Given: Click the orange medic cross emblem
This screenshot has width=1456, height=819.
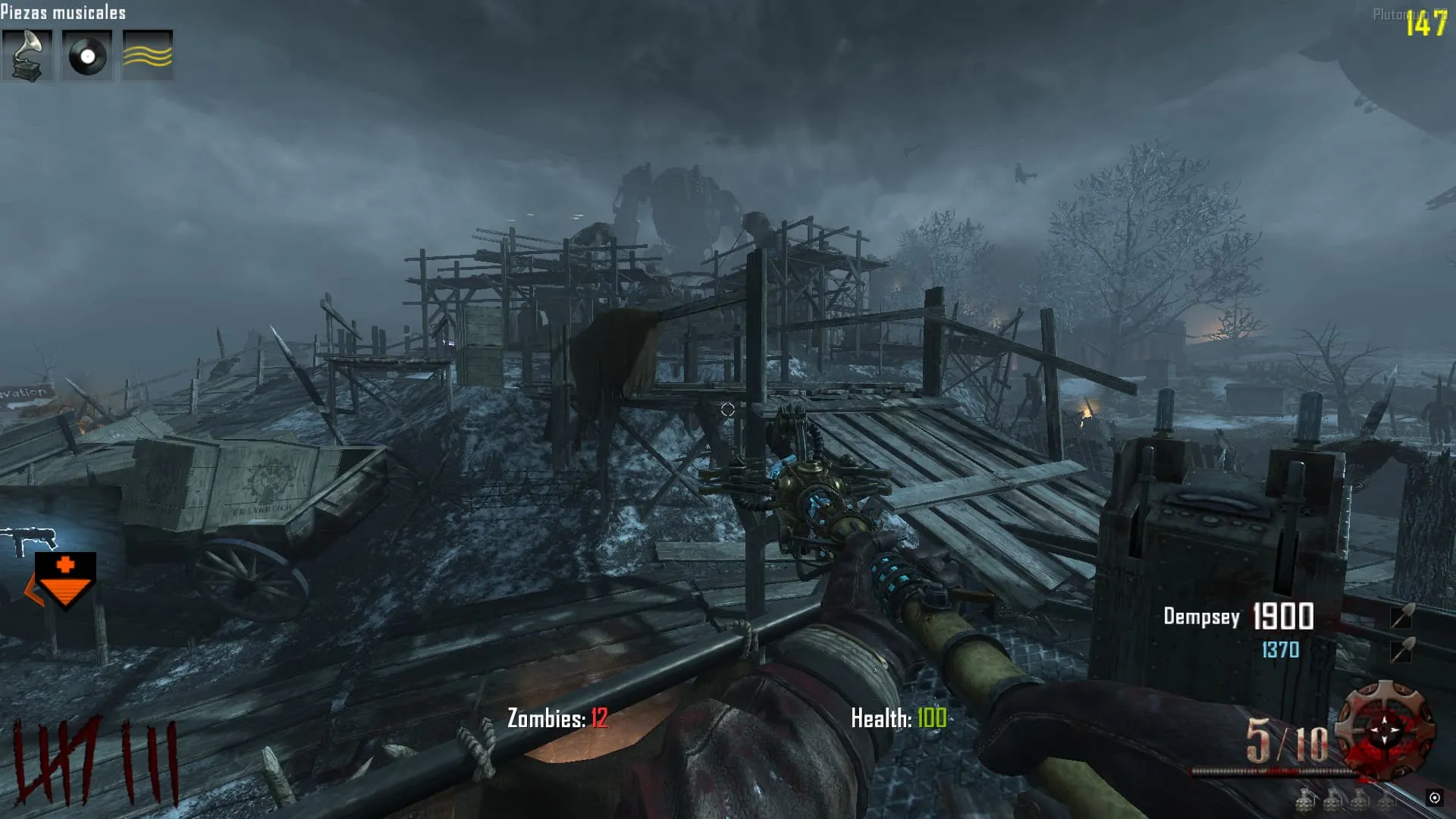Looking at the screenshot, I should coord(65,578).
